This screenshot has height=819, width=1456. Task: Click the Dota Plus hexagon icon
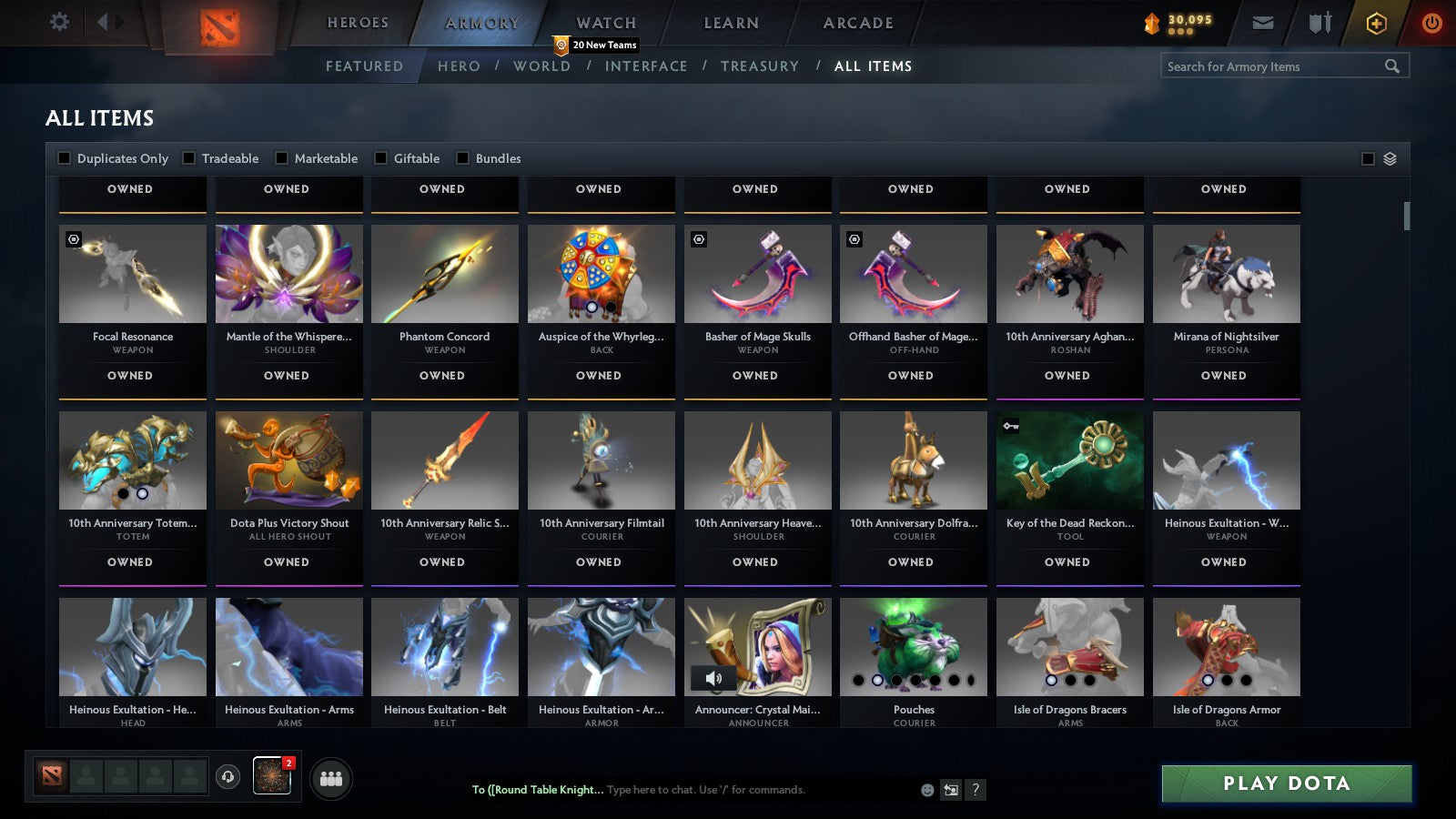click(1376, 23)
